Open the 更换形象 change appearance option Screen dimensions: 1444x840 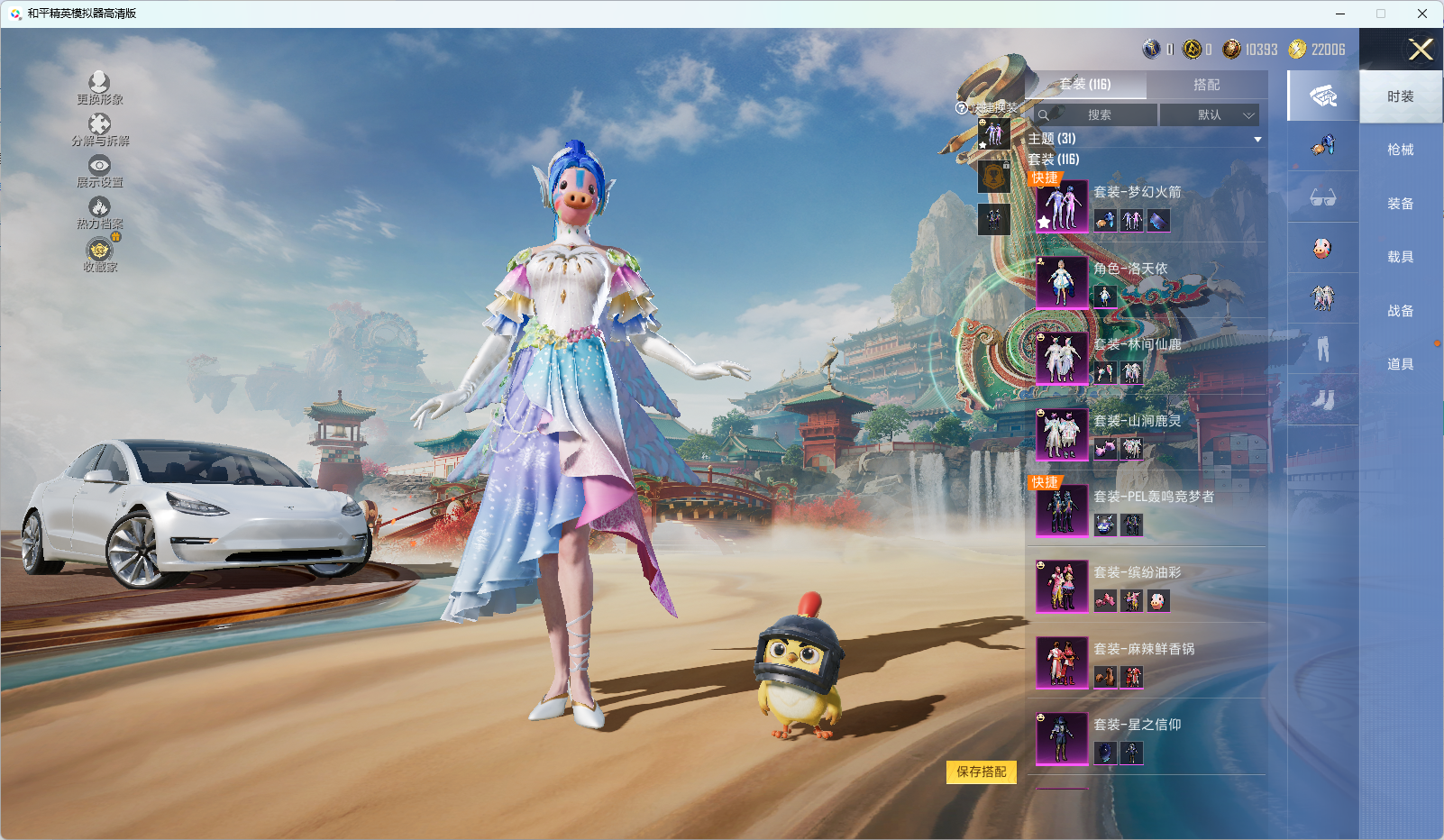99,88
